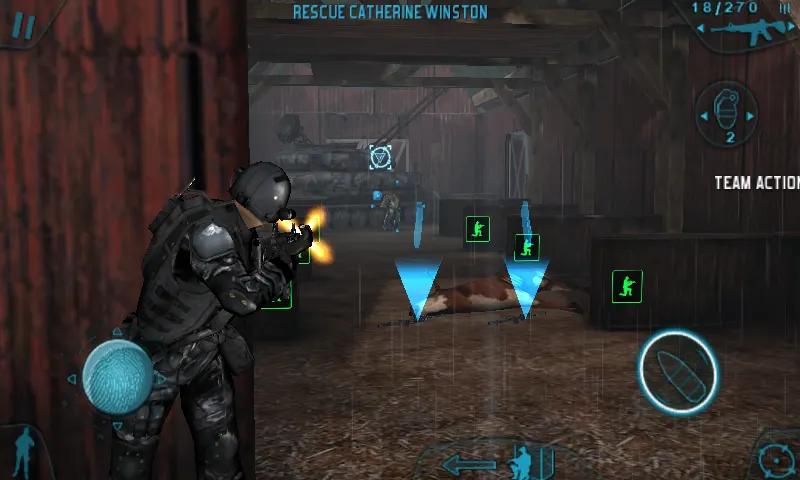Pause the game with the pause button
The width and height of the screenshot is (800, 480).
(x=21, y=24)
